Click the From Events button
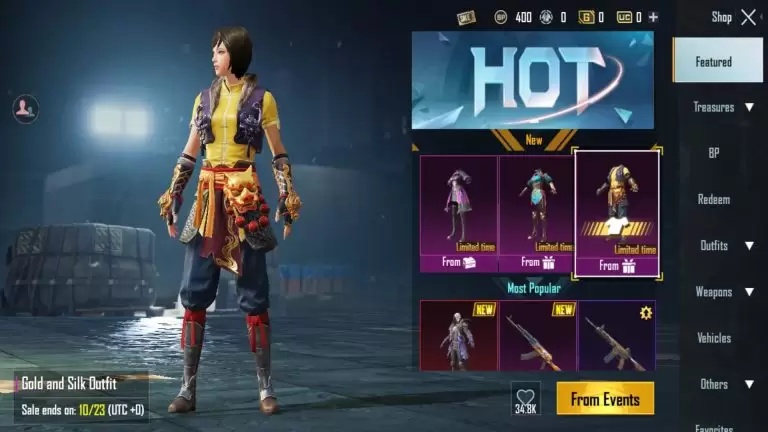 605,398
